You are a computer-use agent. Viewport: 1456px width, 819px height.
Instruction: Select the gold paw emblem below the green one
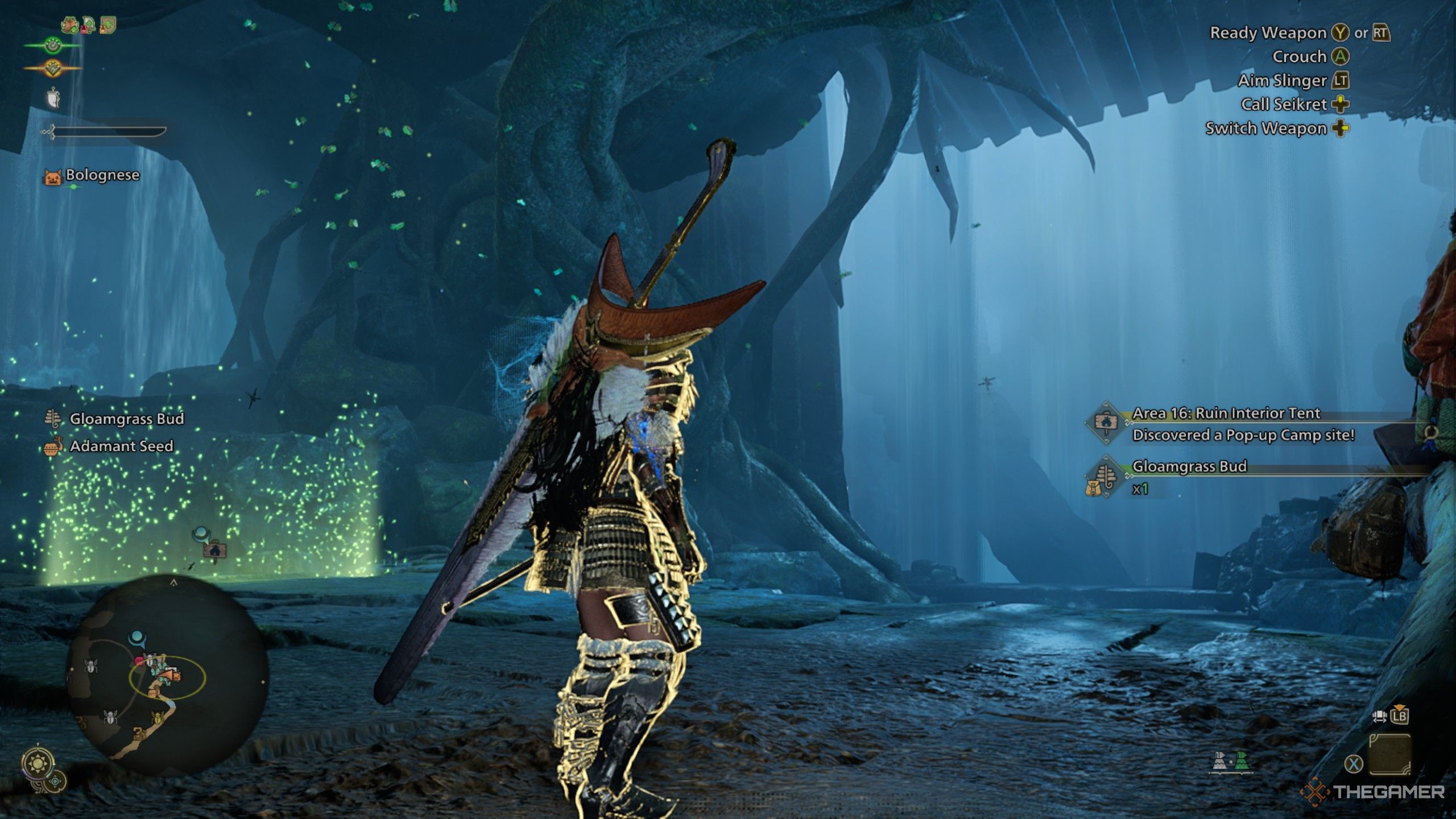pyautogui.click(x=53, y=68)
